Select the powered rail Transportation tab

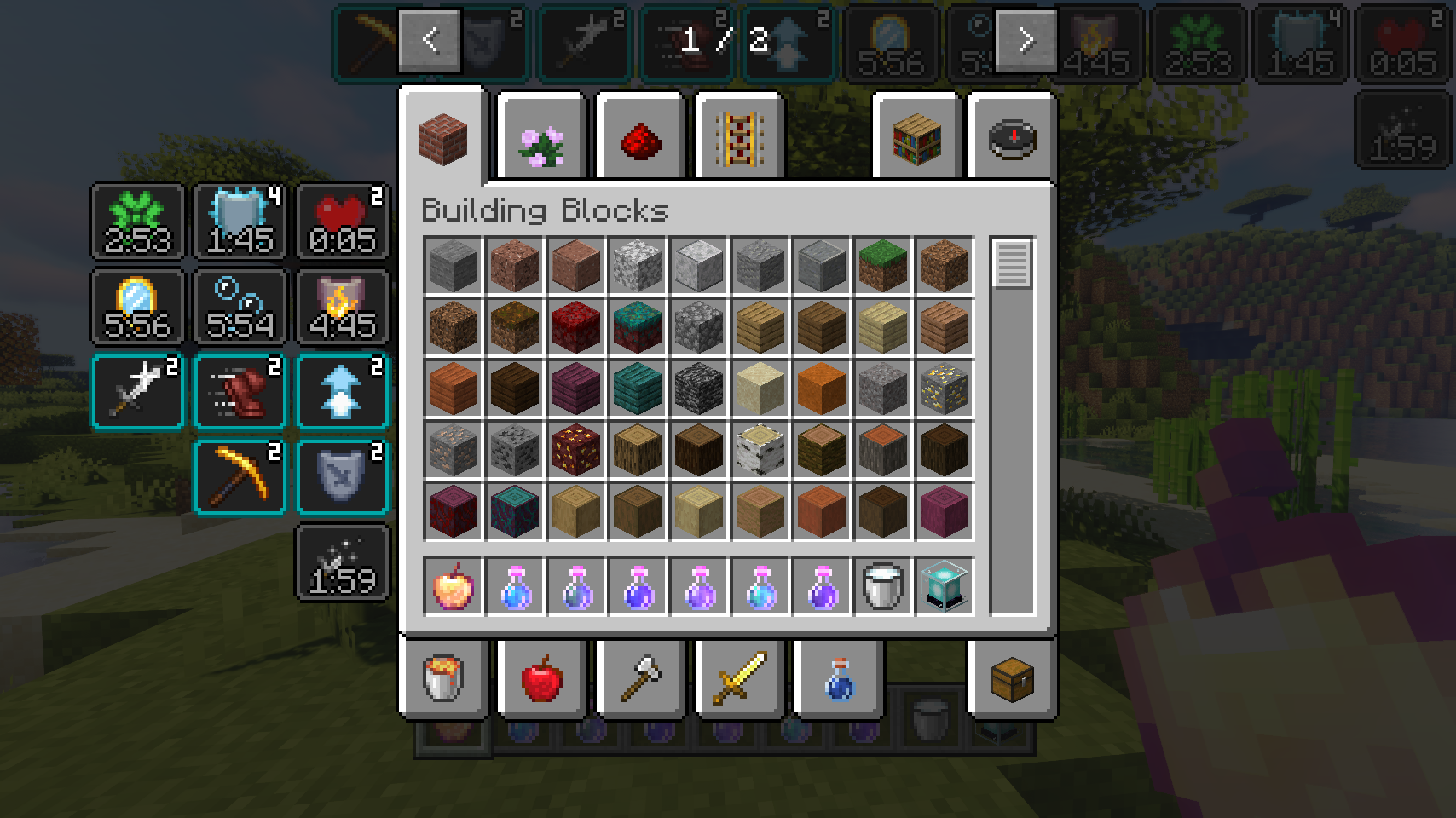pyautogui.click(x=740, y=138)
